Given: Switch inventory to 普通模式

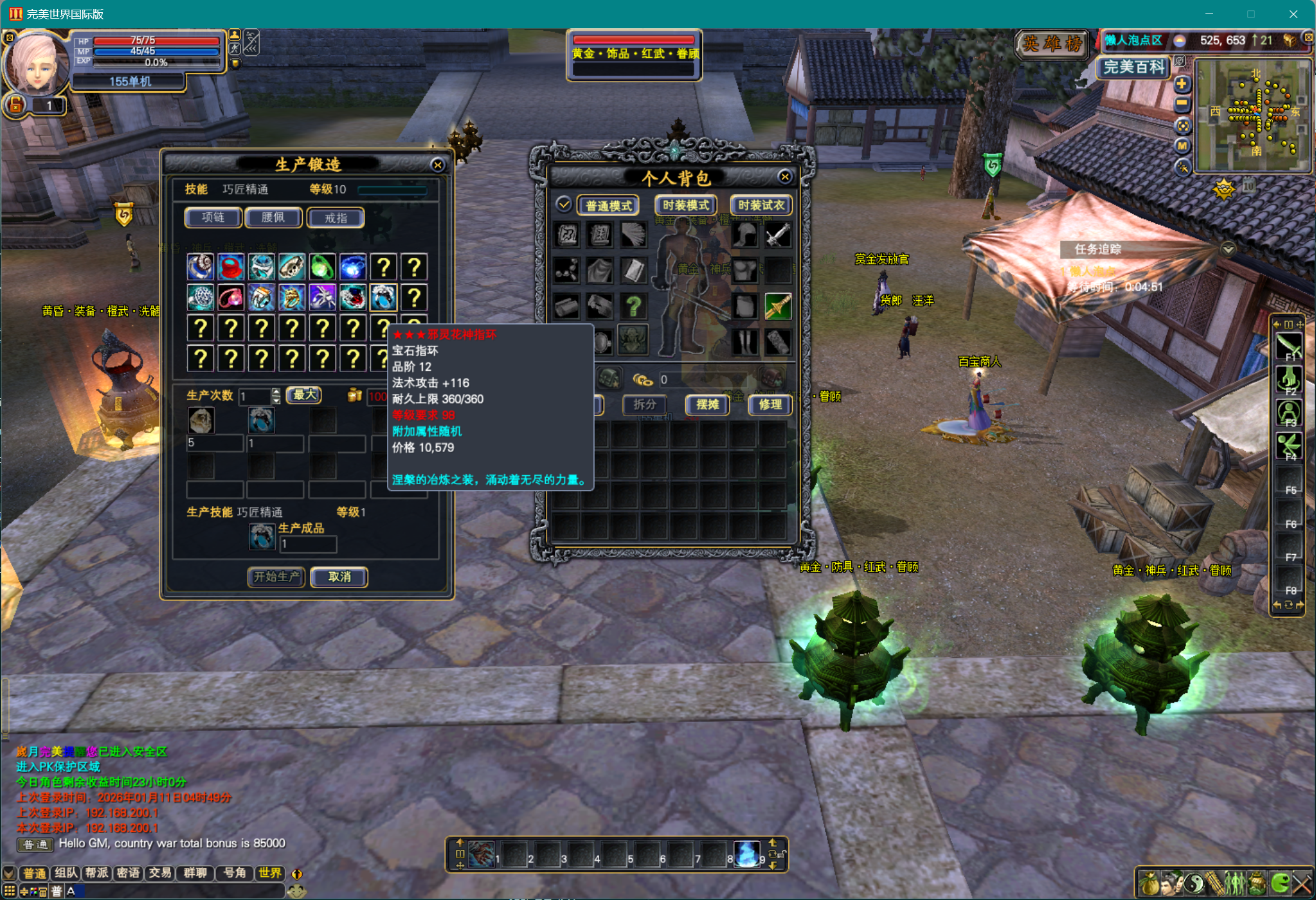Looking at the screenshot, I should pyautogui.click(x=608, y=206).
